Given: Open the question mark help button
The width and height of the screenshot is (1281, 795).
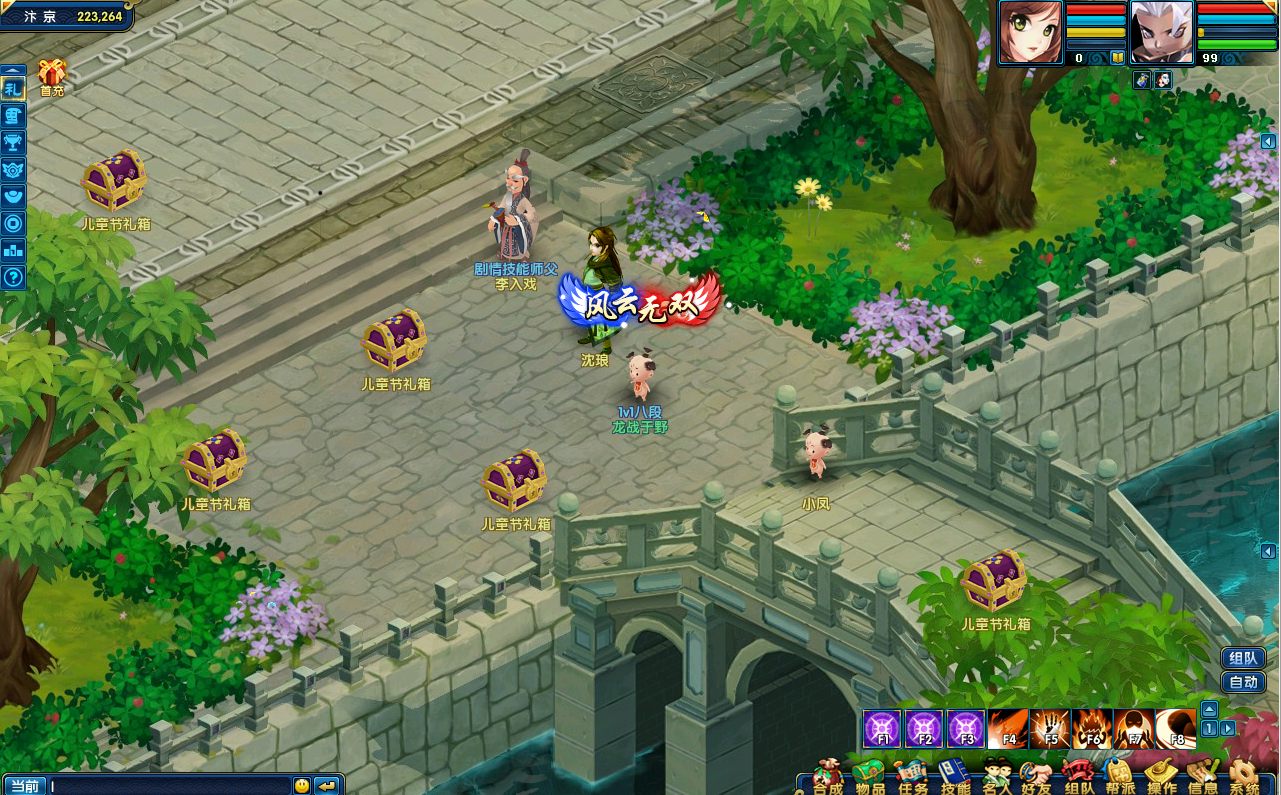Looking at the screenshot, I should [x=13, y=277].
